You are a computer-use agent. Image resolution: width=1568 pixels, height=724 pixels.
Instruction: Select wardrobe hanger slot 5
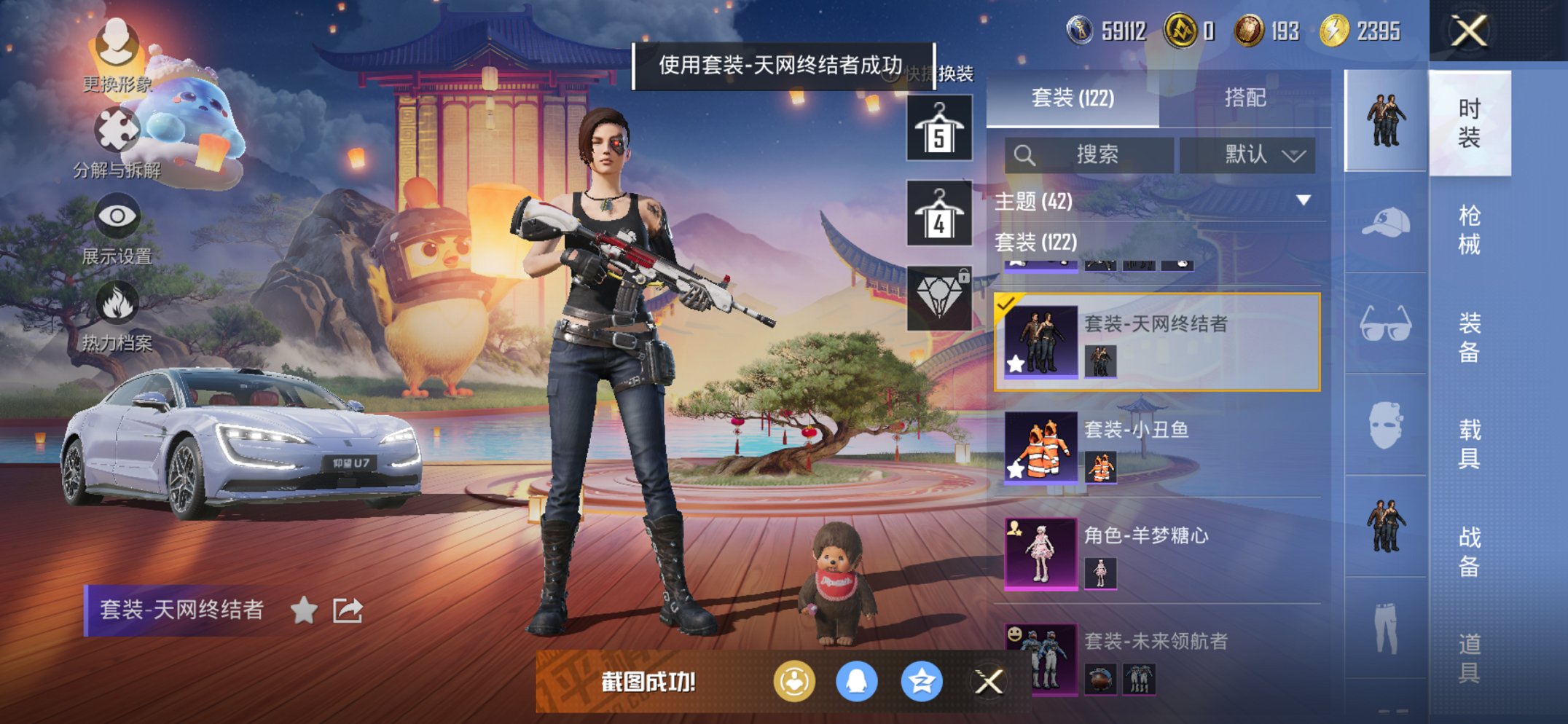click(x=938, y=130)
